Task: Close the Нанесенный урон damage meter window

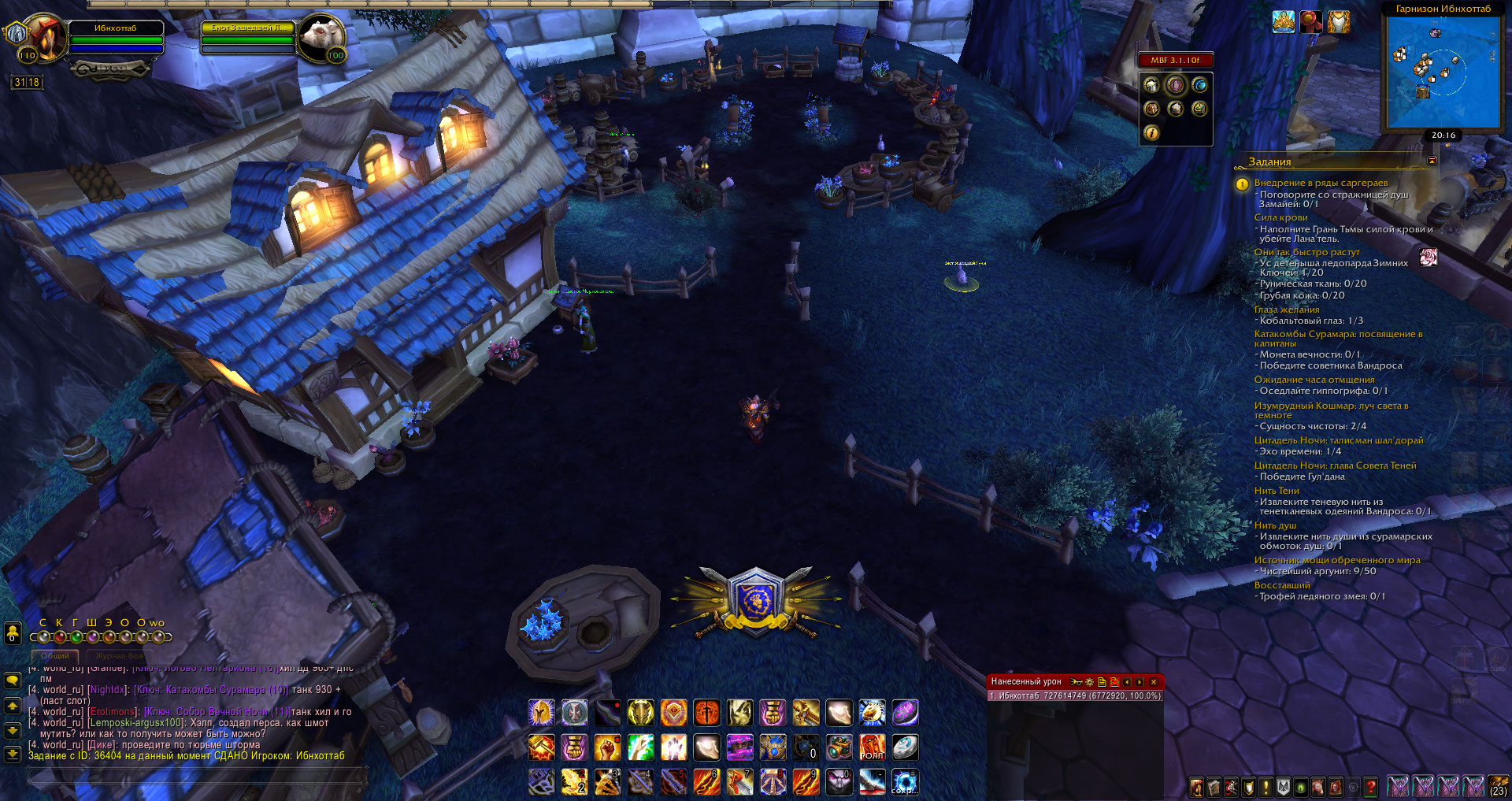Action: [1154, 682]
